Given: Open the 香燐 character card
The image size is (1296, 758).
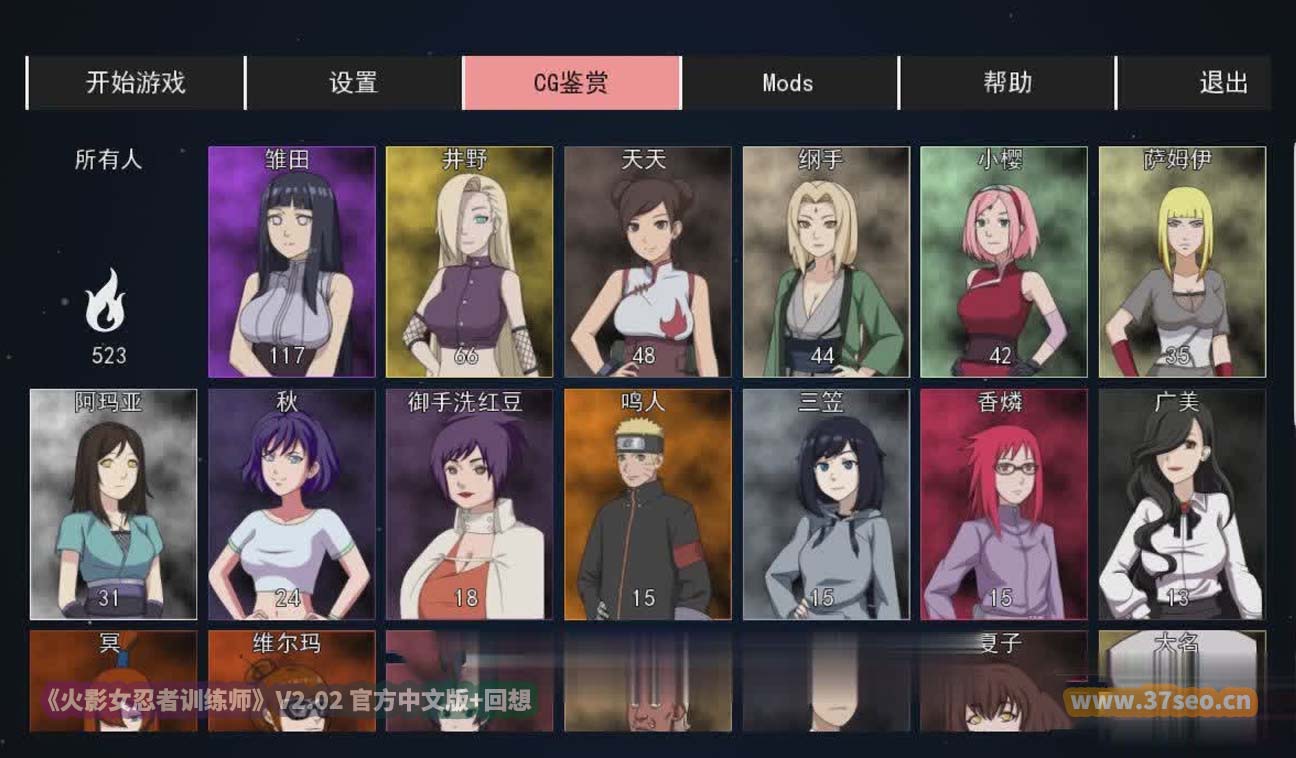Looking at the screenshot, I should click(x=1003, y=504).
